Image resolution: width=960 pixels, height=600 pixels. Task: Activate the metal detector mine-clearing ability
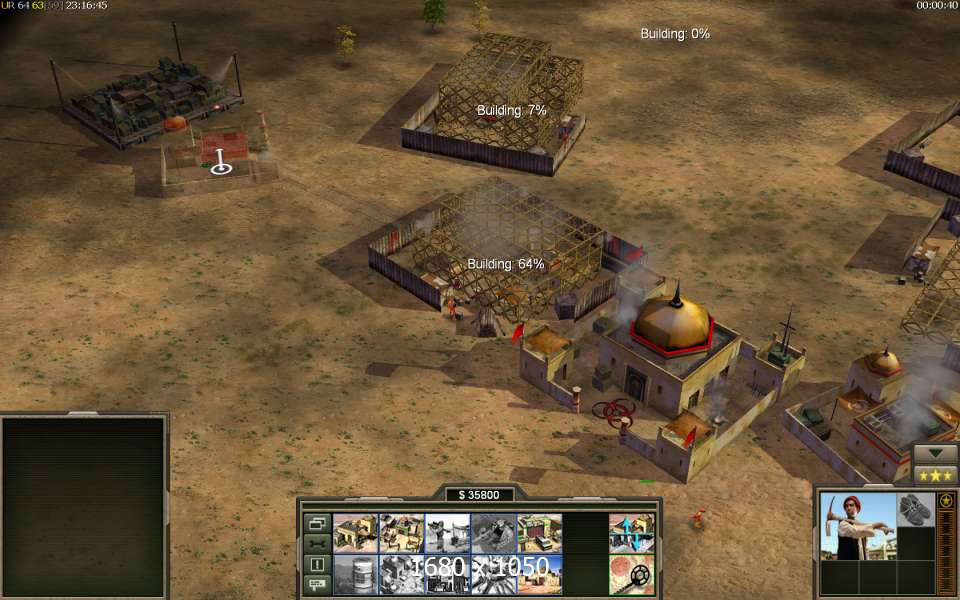tap(631, 575)
